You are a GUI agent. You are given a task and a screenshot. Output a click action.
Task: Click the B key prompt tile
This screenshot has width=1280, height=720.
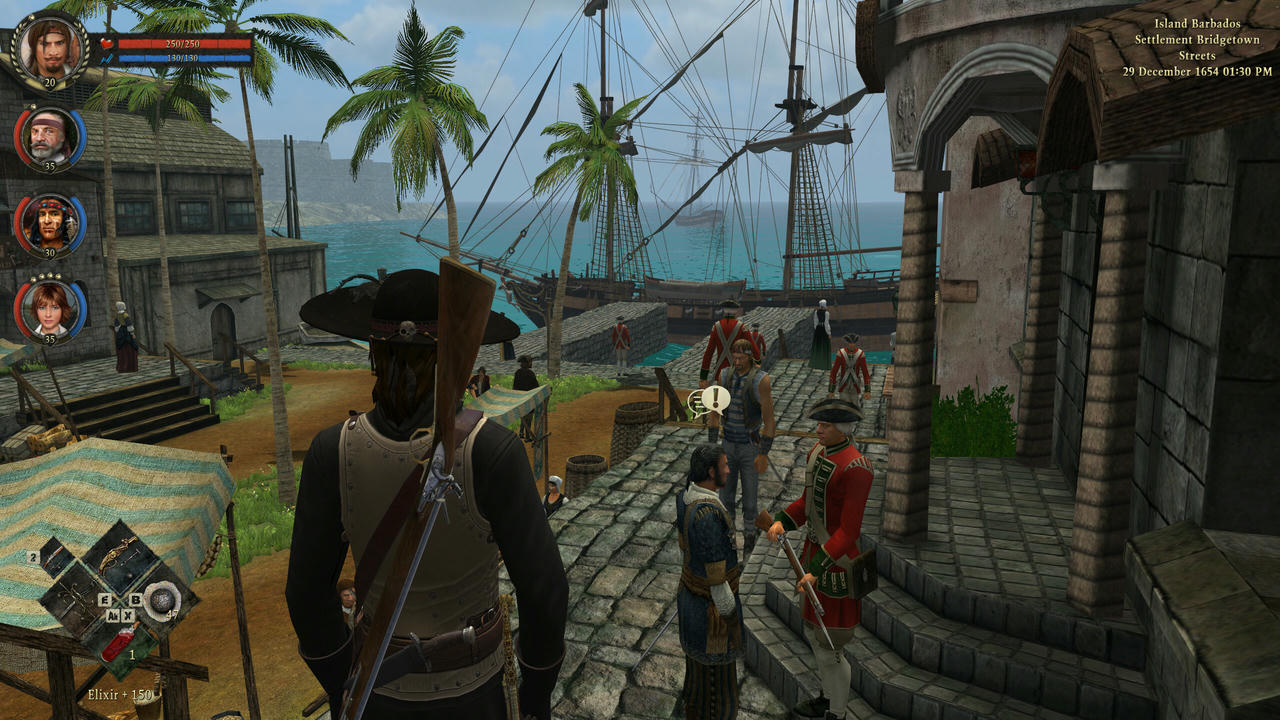coord(135,600)
